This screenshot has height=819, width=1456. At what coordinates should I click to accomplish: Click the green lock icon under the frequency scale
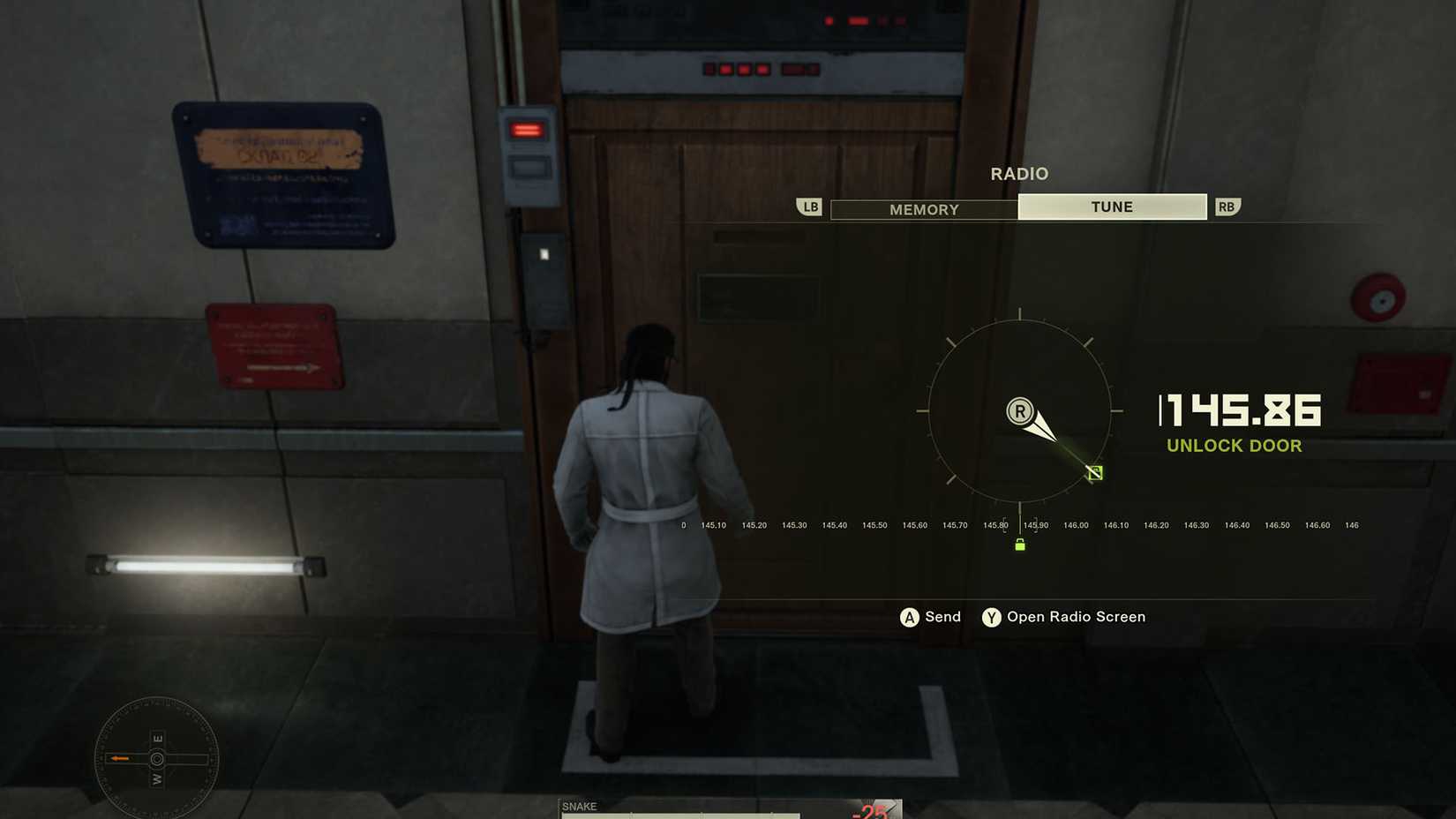point(1019,545)
